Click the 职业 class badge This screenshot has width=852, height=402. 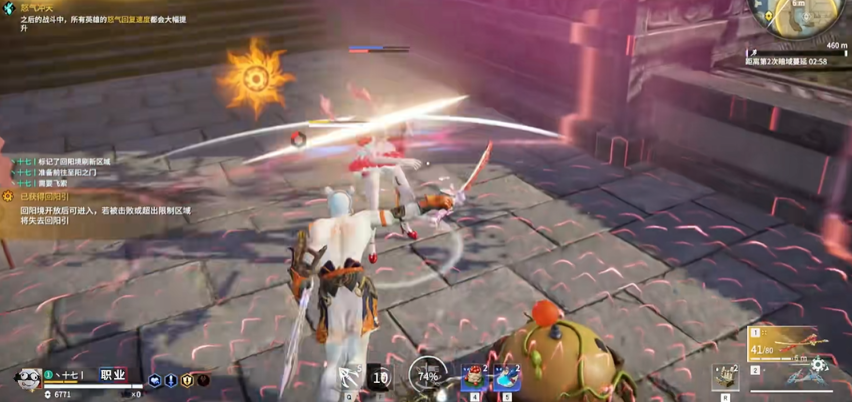click(113, 375)
